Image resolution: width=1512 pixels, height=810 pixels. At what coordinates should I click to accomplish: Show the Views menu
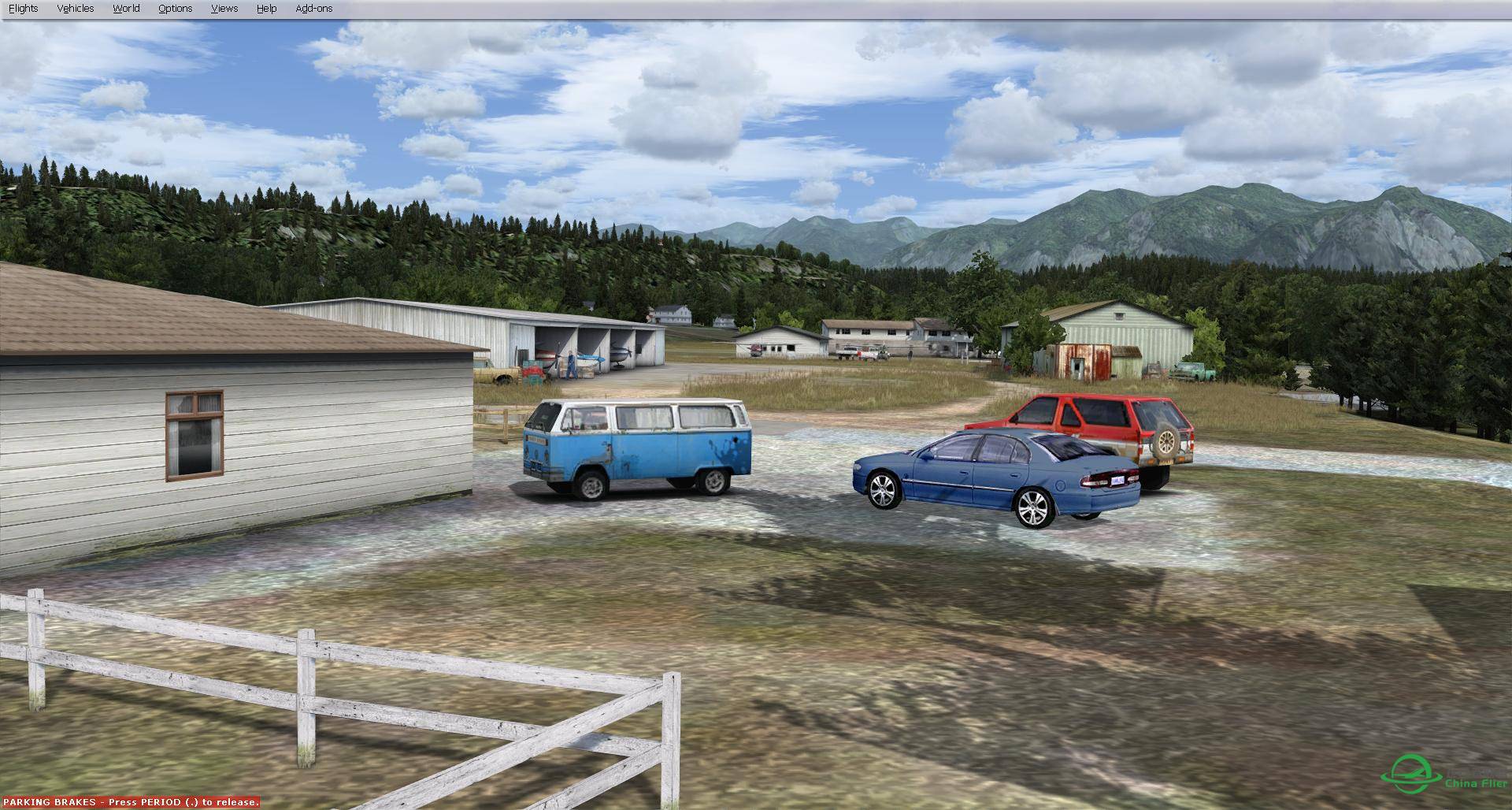[224, 9]
